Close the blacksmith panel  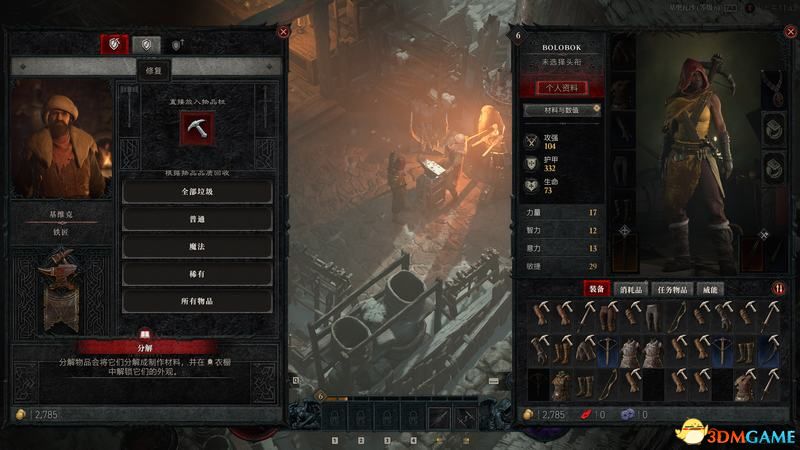(284, 32)
